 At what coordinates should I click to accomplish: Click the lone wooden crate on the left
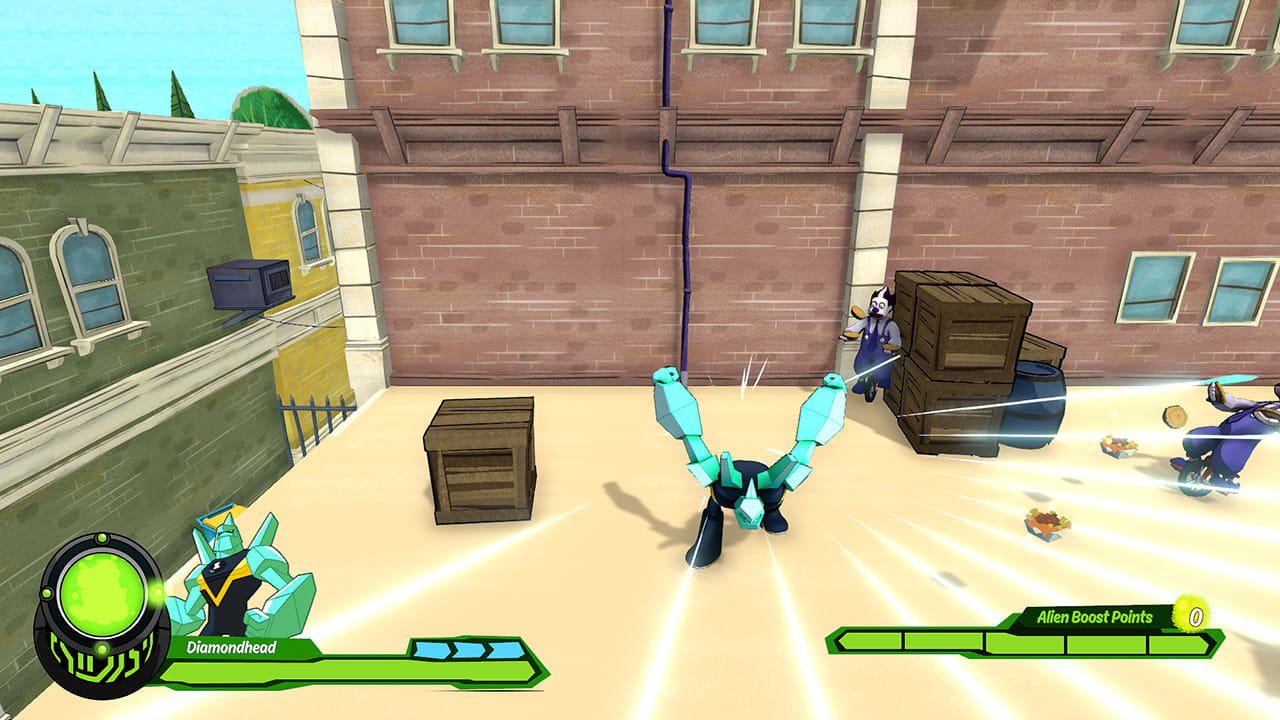(x=480, y=465)
